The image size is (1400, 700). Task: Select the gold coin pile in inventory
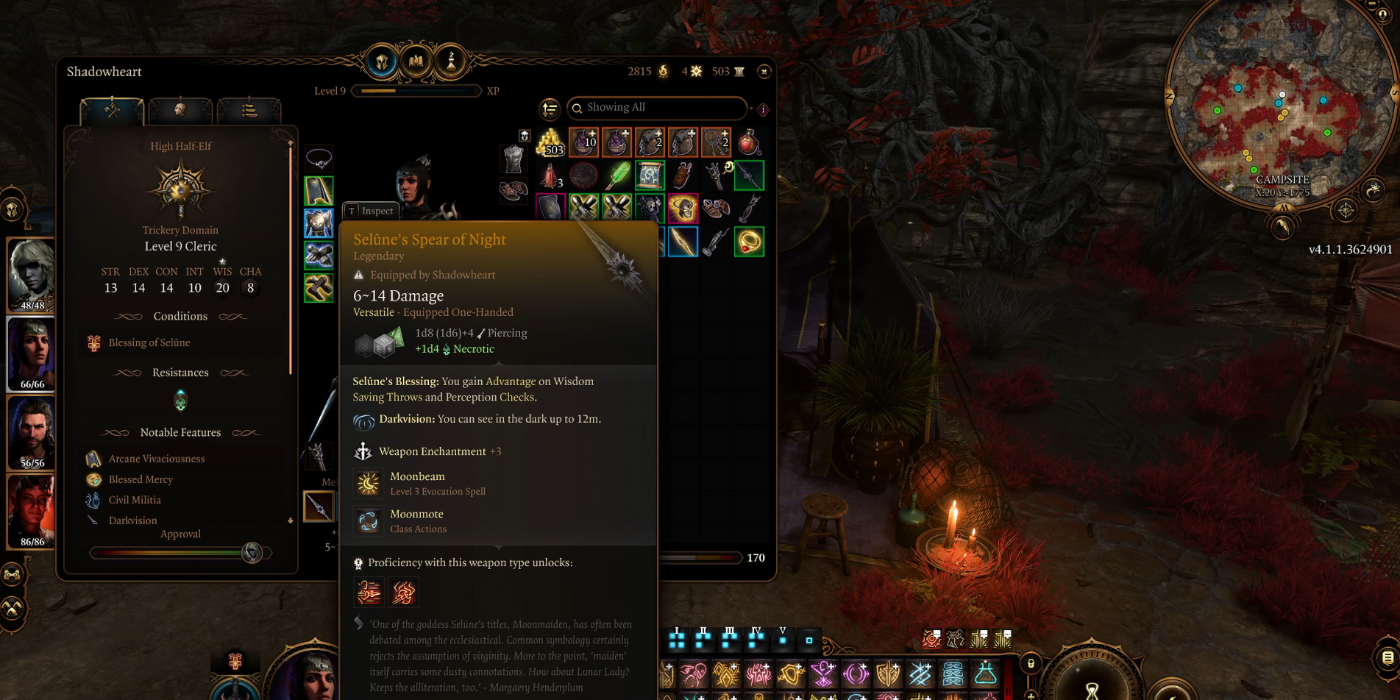click(551, 143)
